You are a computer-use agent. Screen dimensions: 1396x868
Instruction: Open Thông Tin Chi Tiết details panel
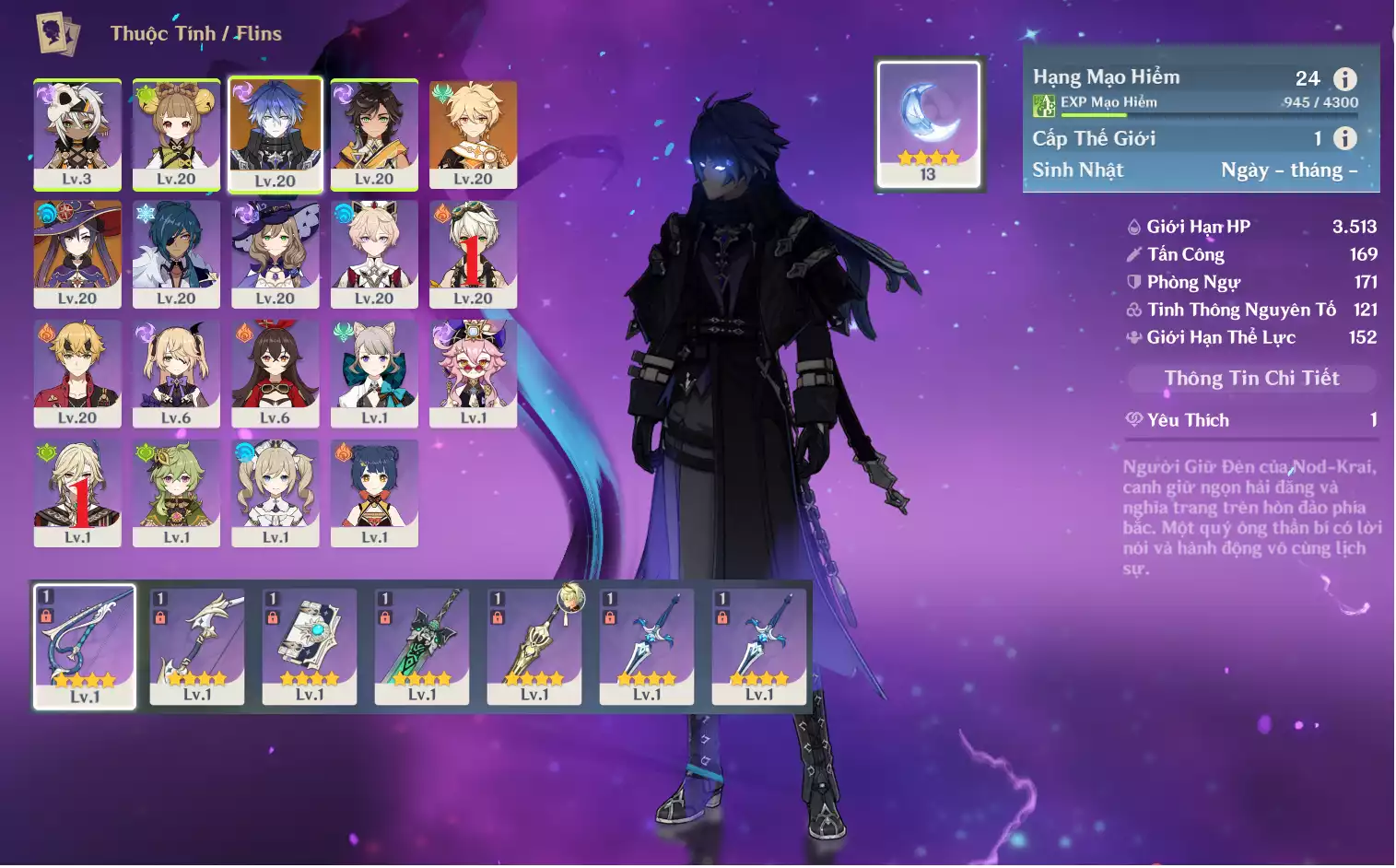pyautogui.click(x=1250, y=378)
